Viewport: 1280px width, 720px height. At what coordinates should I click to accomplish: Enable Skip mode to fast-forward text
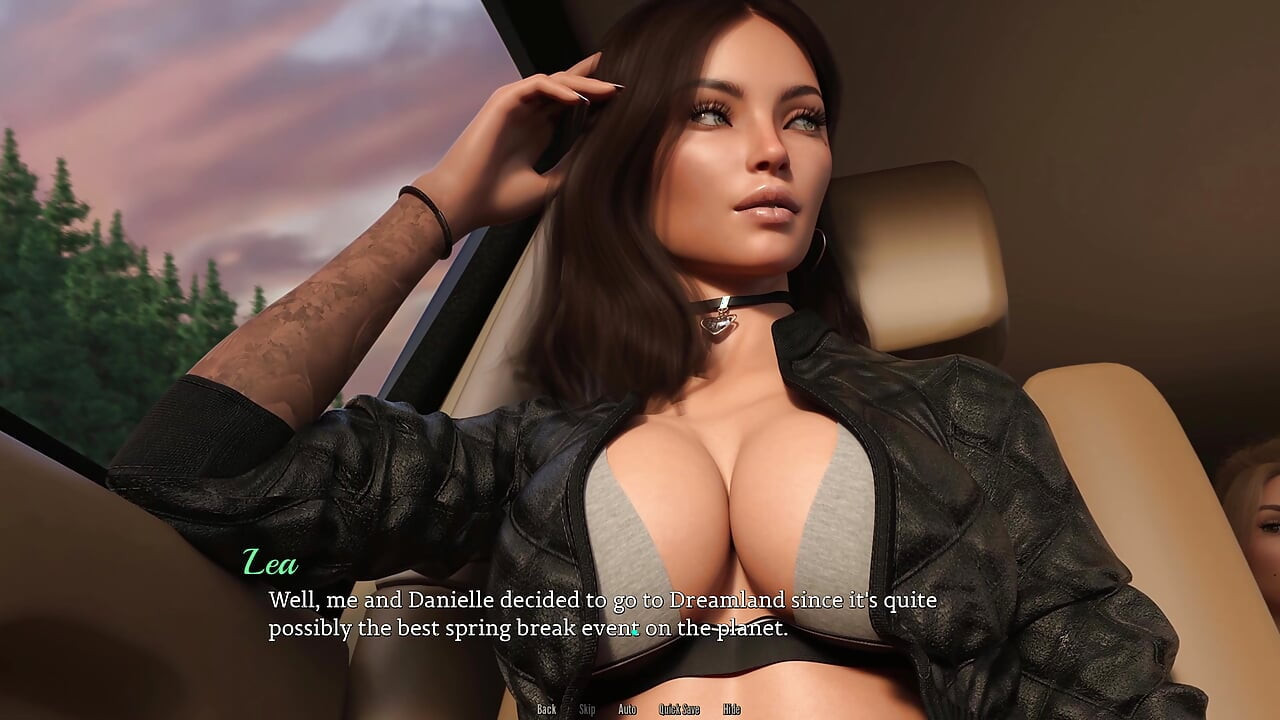coord(588,709)
